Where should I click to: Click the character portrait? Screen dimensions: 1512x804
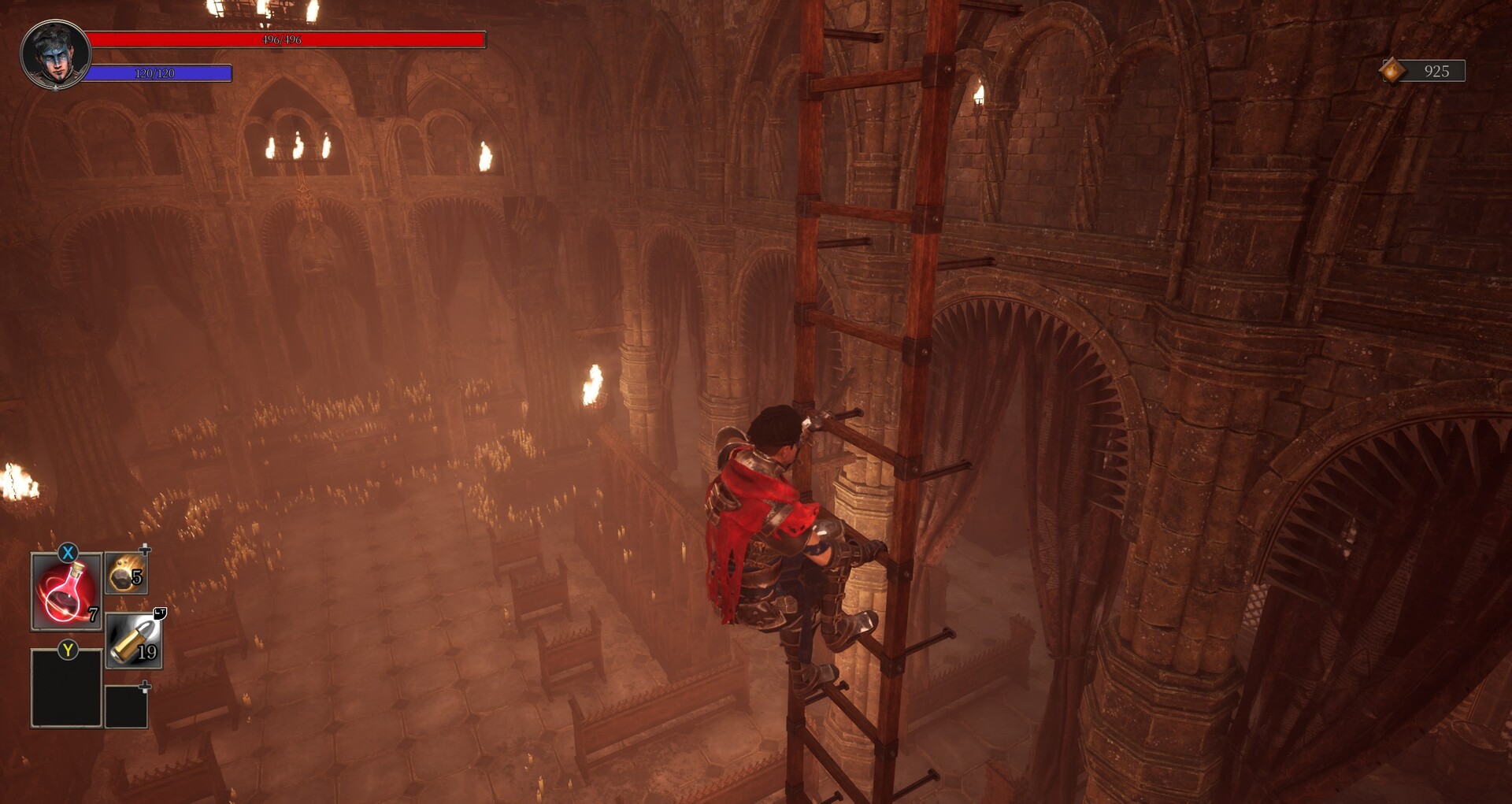tap(55, 54)
